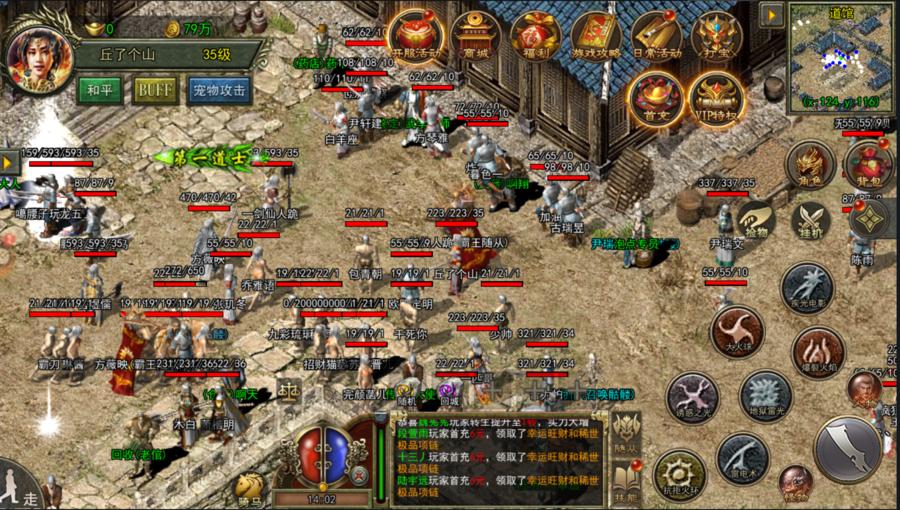Open the 日常活动 daily activities

[656, 36]
